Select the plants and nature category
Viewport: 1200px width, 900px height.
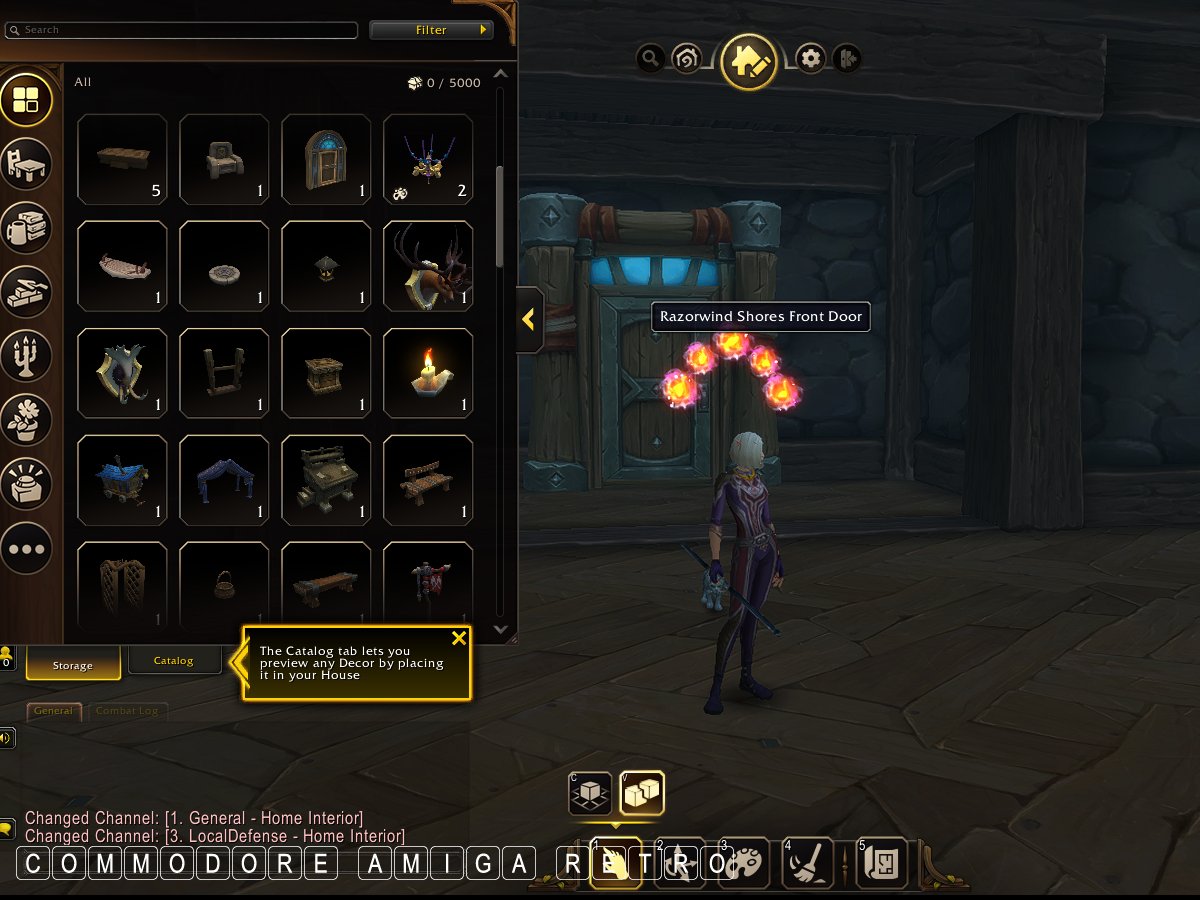[26, 420]
